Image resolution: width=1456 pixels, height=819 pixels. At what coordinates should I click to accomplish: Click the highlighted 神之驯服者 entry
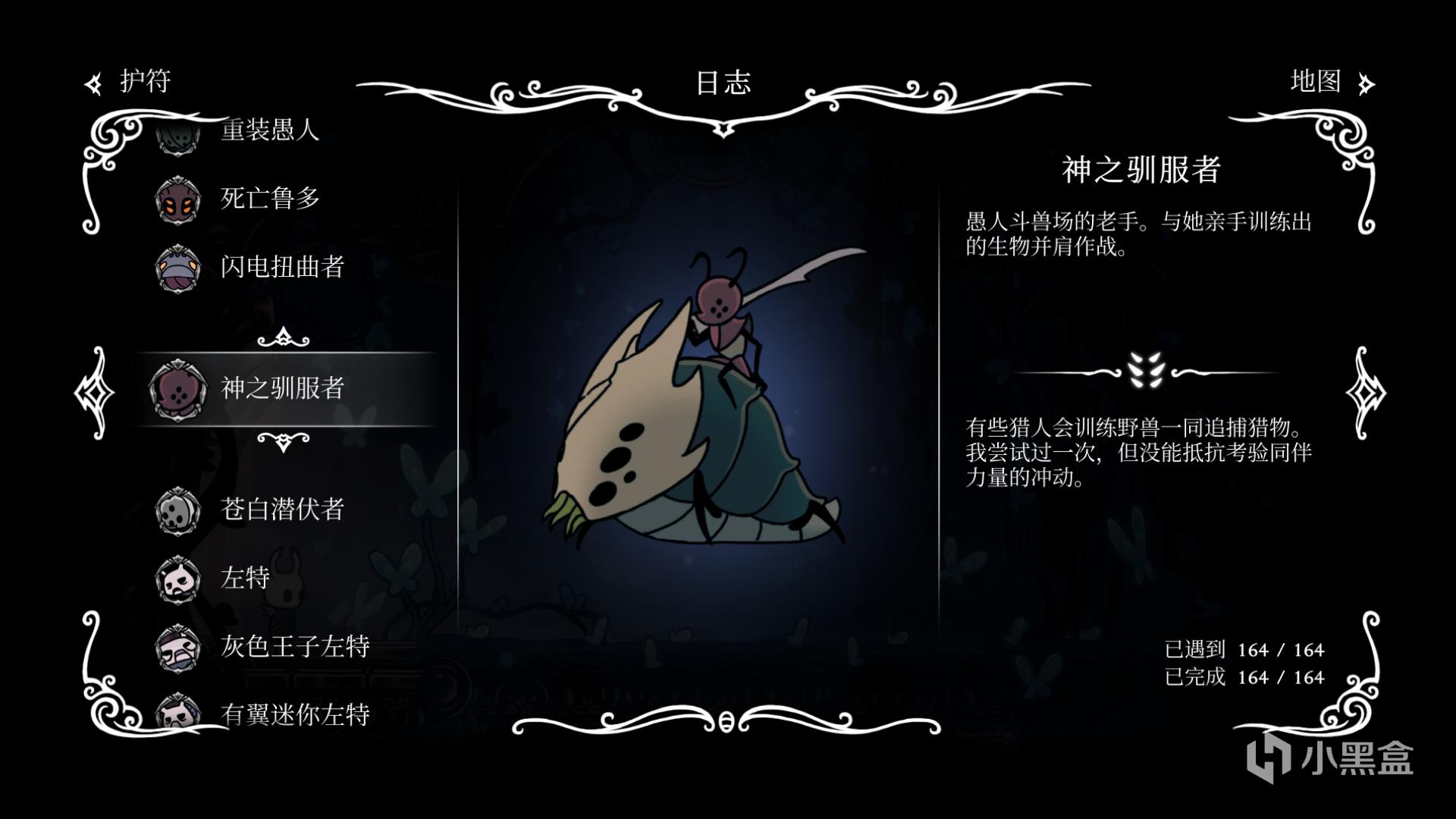pos(281,388)
